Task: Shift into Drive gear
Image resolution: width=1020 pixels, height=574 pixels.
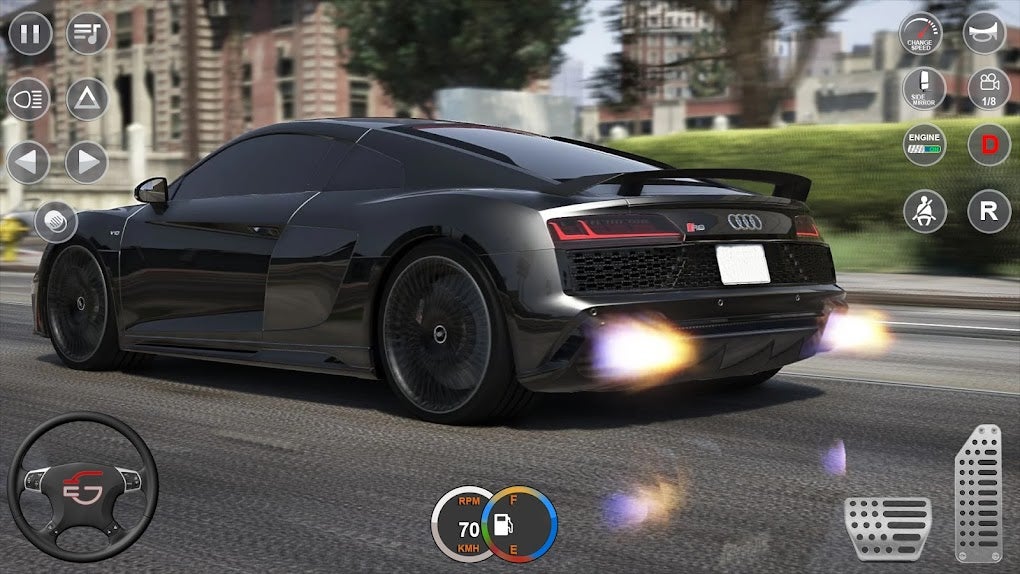Action: click(988, 145)
